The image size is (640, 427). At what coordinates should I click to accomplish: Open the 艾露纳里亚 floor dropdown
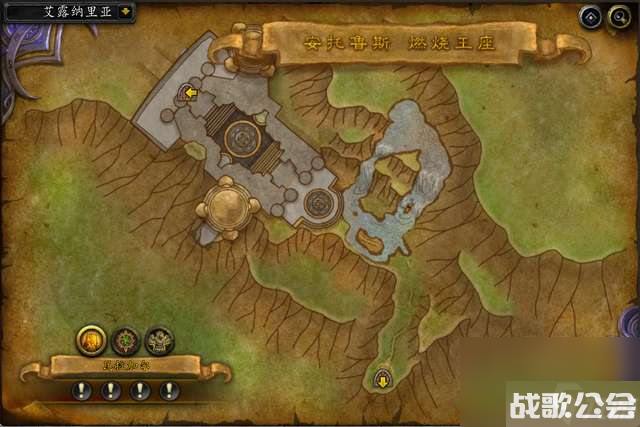click(x=124, y=12)
